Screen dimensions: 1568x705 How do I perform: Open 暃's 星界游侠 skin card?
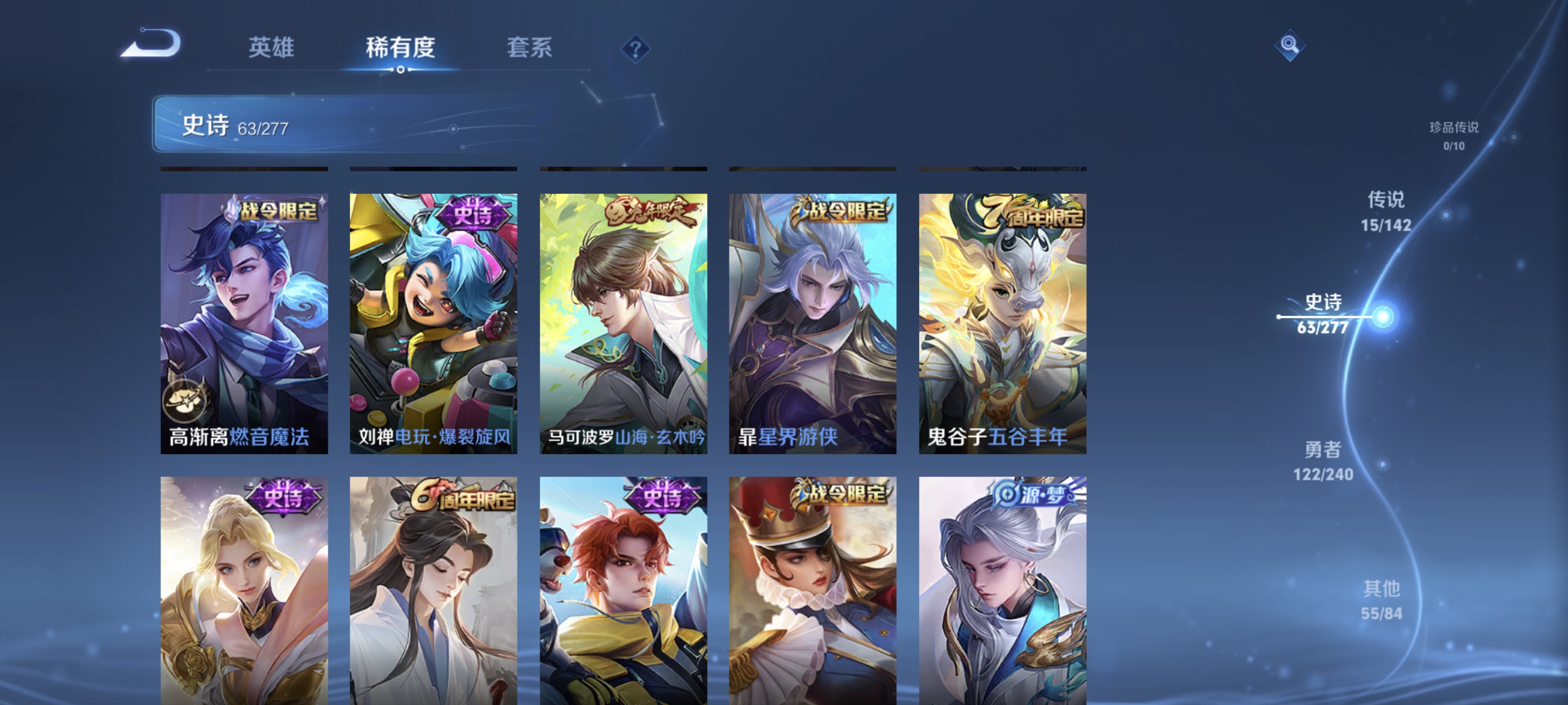click(812, 323)
